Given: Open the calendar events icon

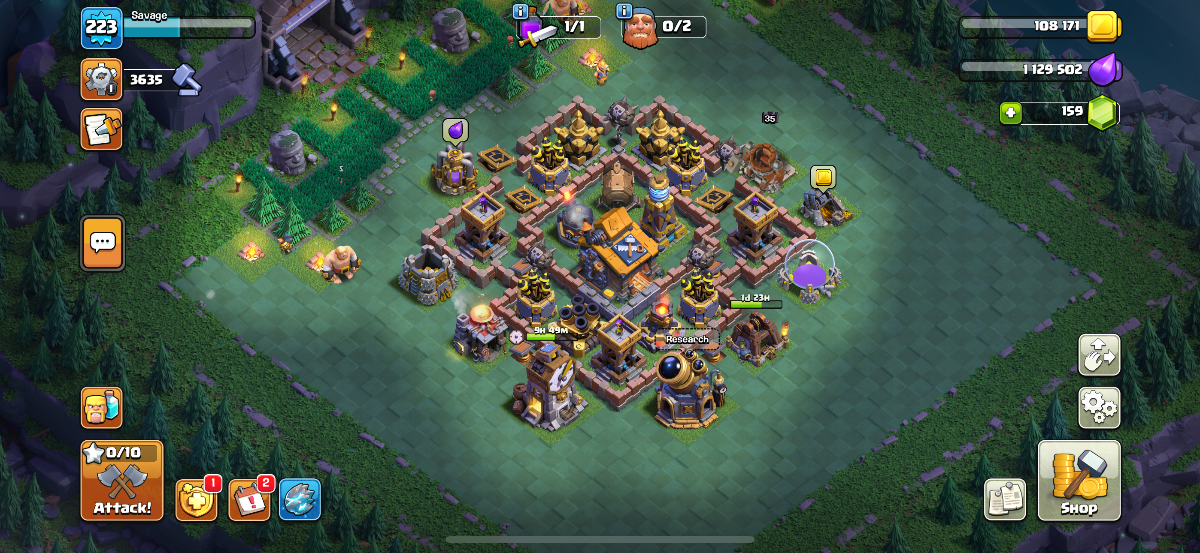Looking at the screenshot, I should tap(249, 499).
